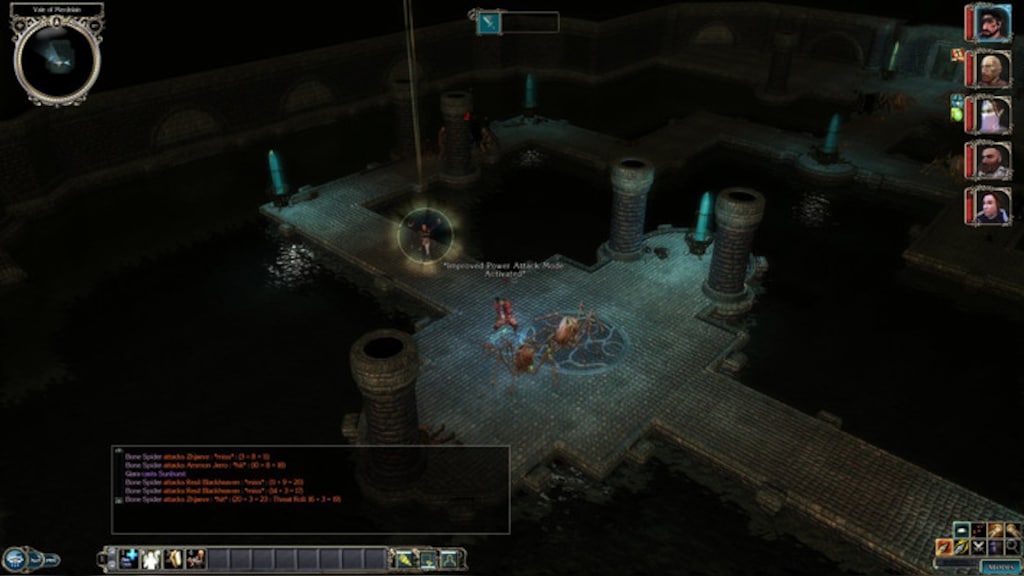
Task: Select the first party portrait with the eyepatch
Action: tap(989, 23)
